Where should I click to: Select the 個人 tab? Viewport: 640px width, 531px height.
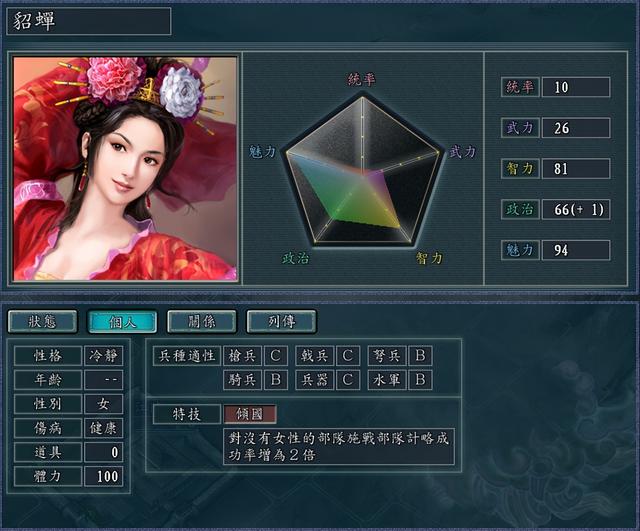122,321
